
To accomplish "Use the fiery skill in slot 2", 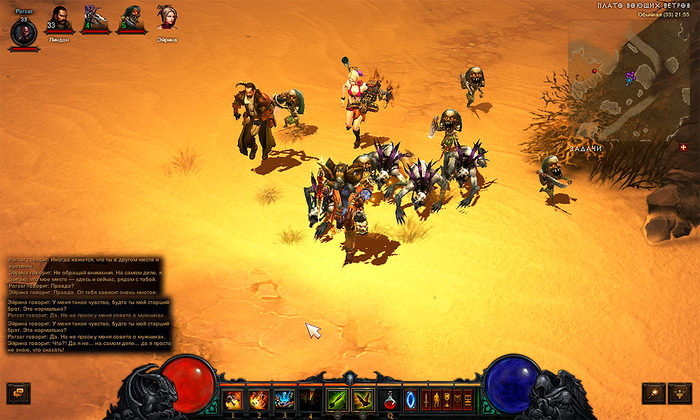I will [x=258, y=399].
